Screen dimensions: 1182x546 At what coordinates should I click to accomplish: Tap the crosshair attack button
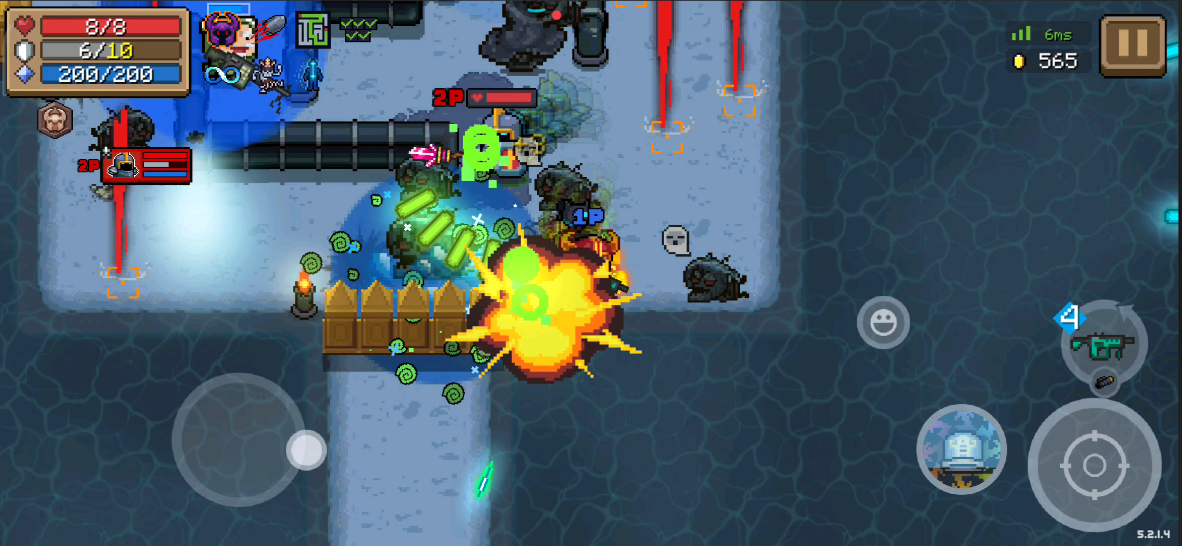1093,465
